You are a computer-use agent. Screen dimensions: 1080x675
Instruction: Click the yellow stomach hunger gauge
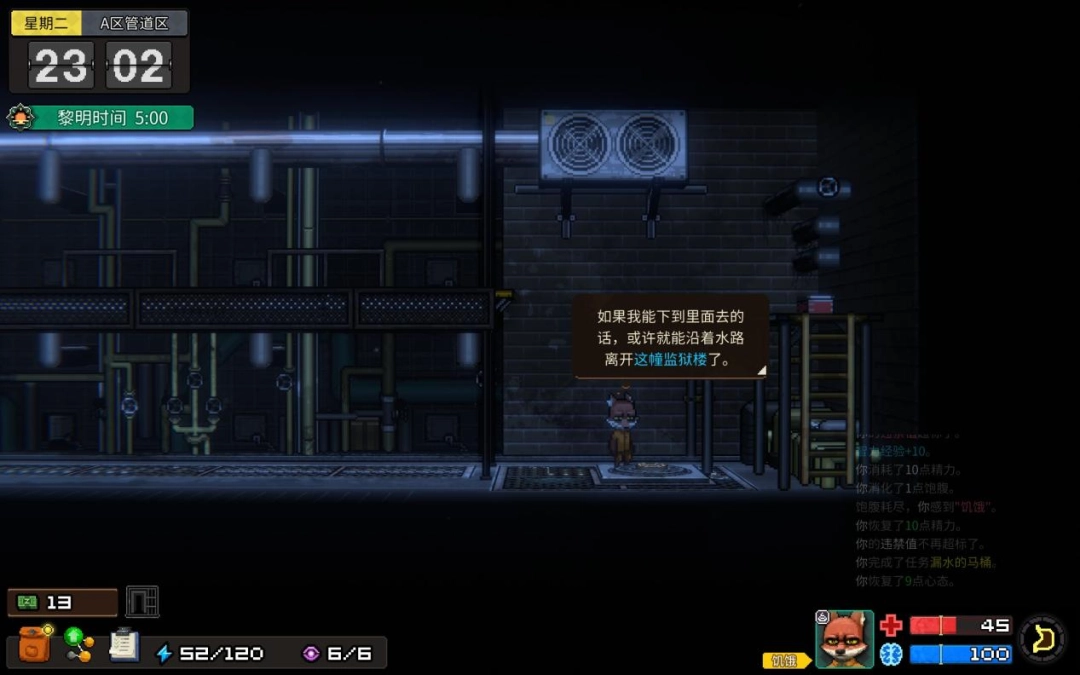click(1043, 639)
